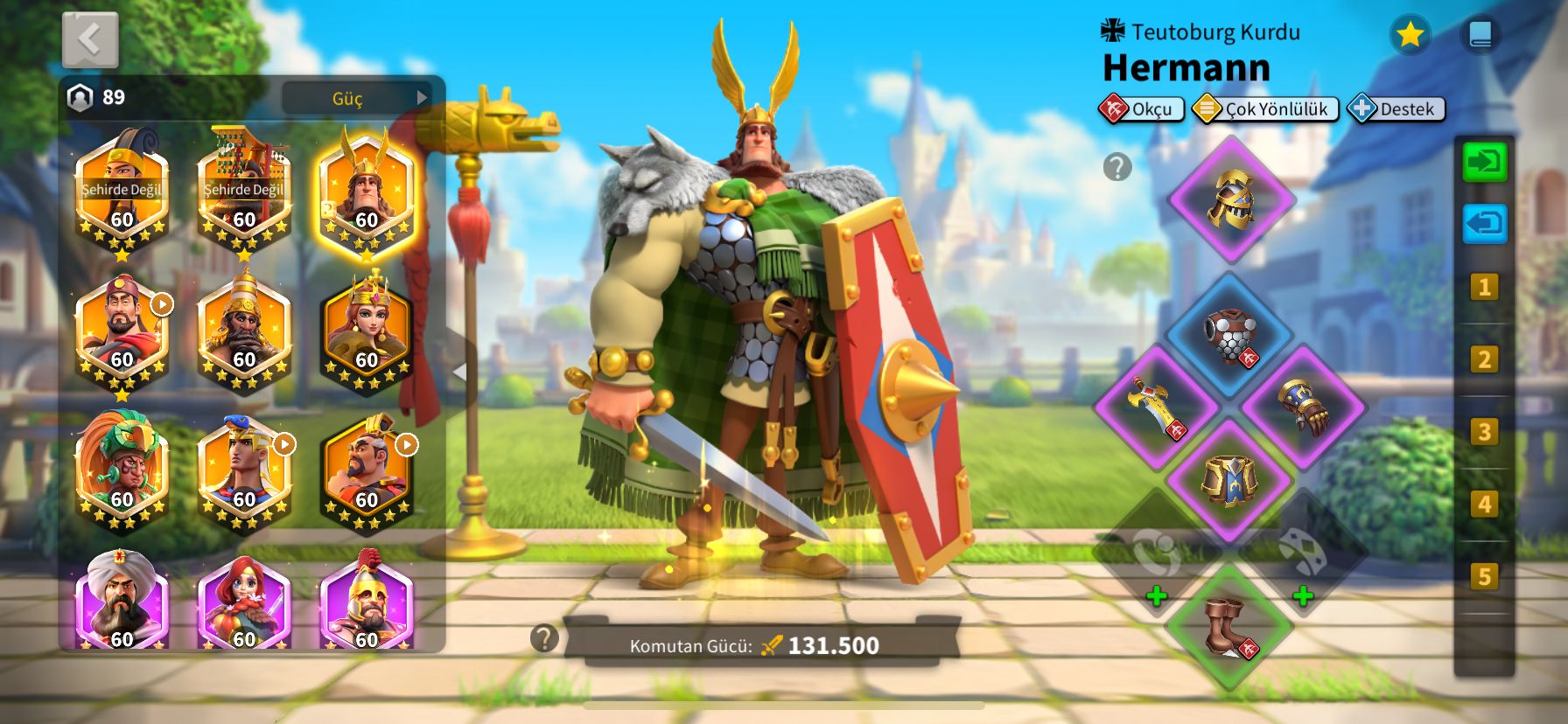The width and height of the screenshot is (1568, 724).
Task: Click the green import equipment button
Action: coord(1485,163)
